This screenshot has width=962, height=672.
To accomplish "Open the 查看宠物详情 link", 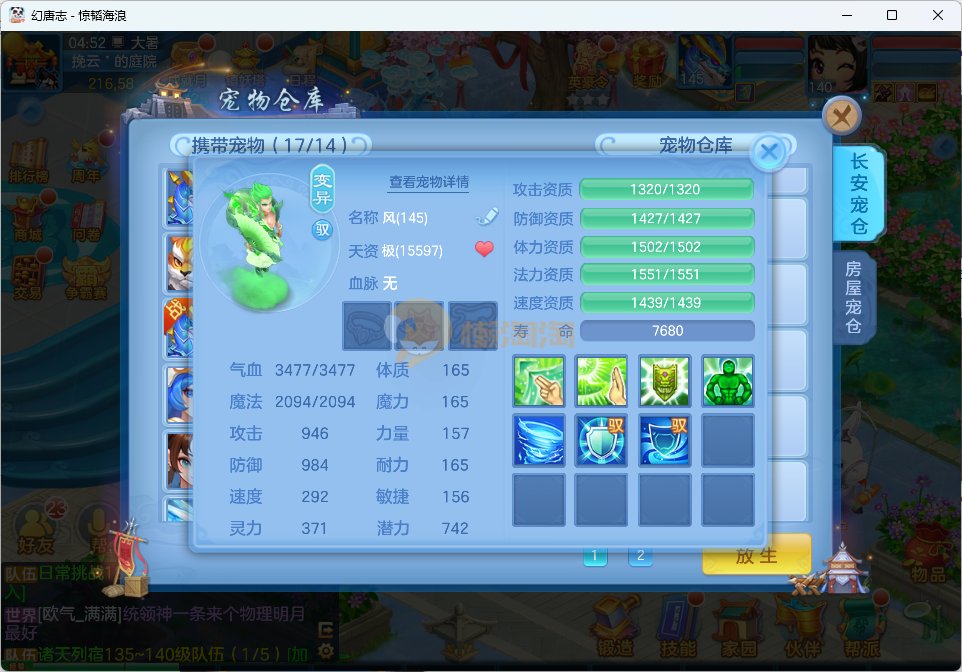I will 429,182.
